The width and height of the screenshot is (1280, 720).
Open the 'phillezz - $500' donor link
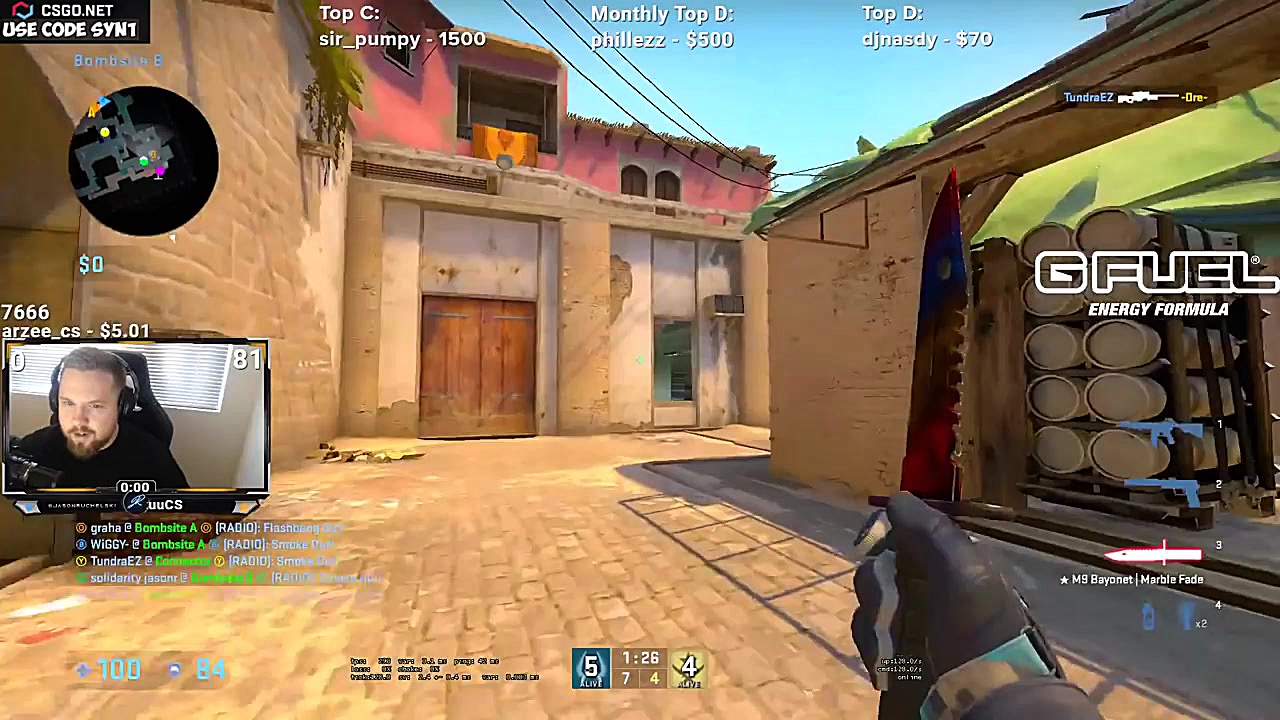[662, 40]
